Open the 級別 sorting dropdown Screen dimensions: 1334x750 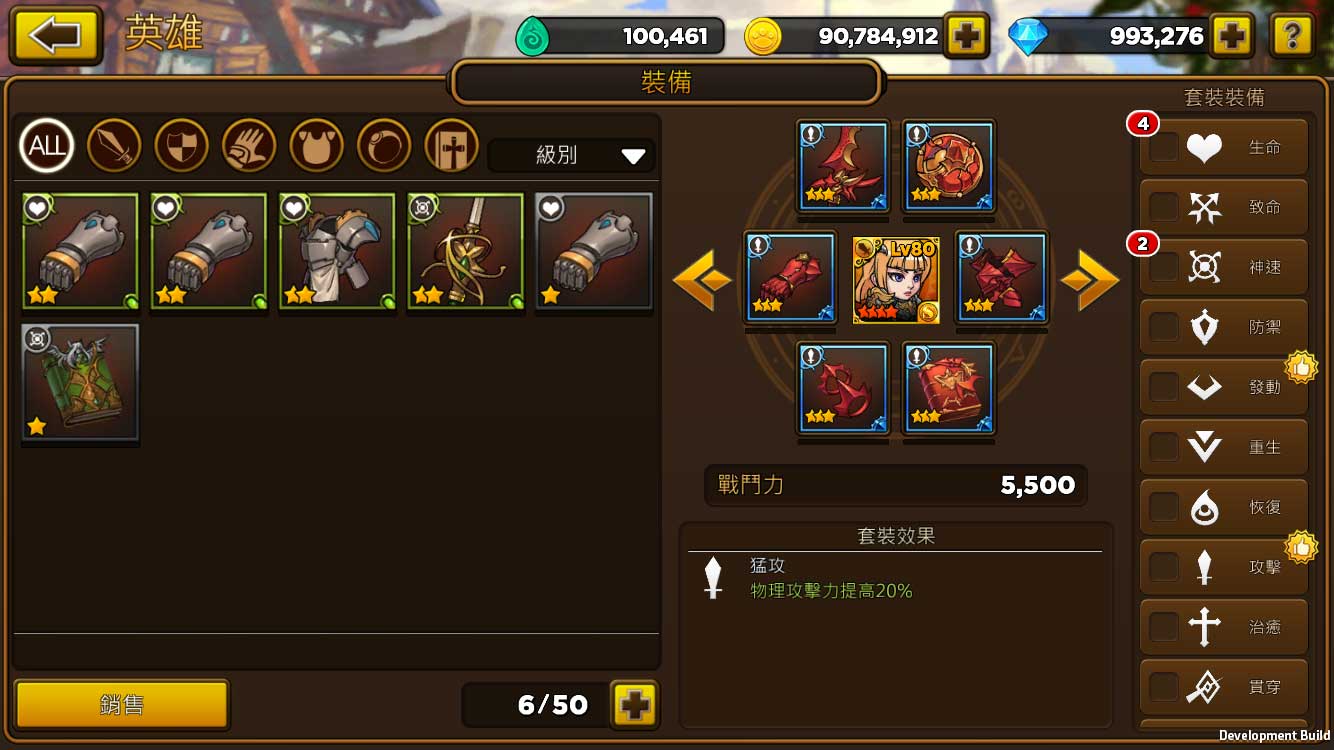[x=570, y=156]
